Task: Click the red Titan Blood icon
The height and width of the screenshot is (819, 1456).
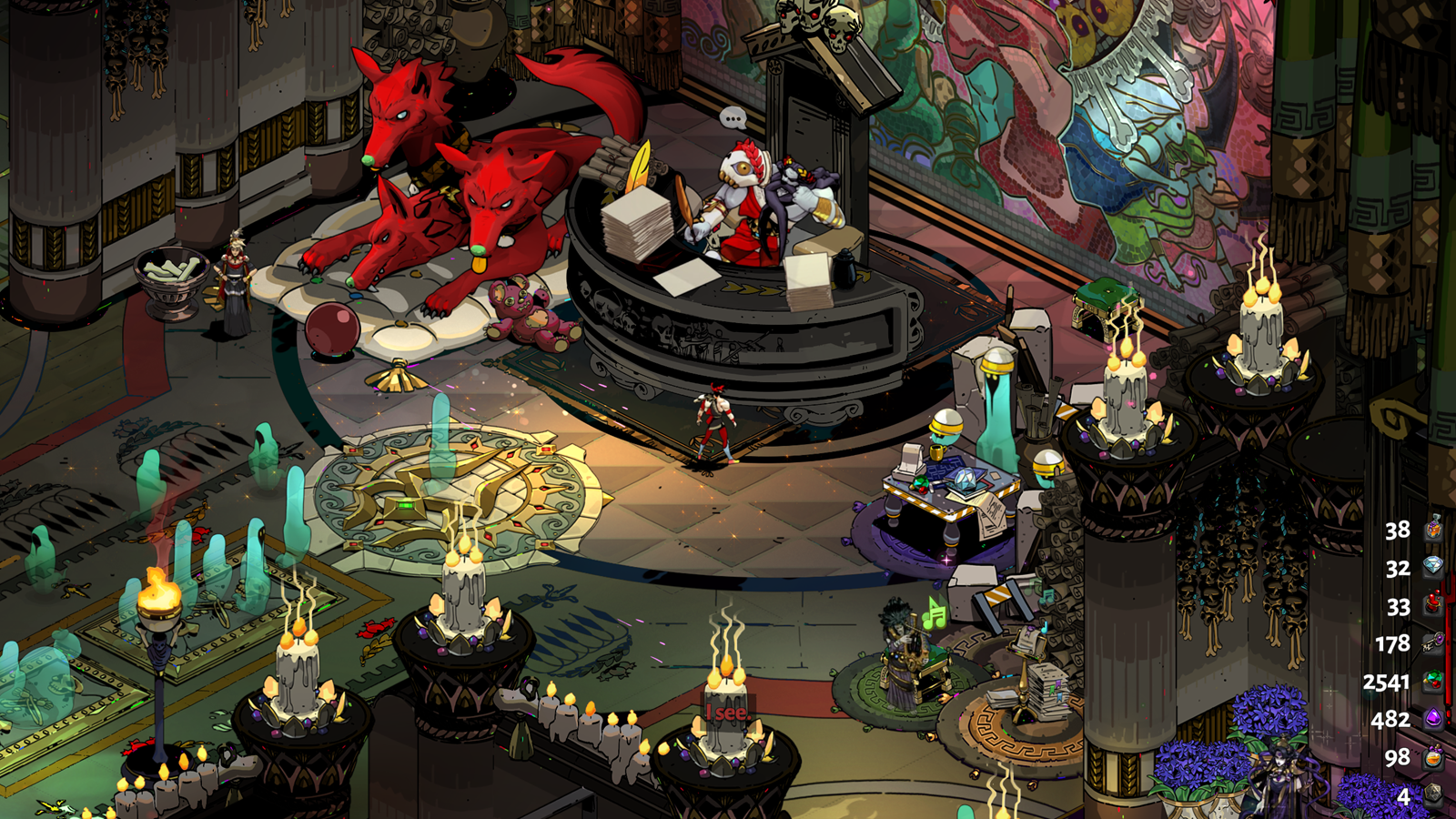Action: pyautogui.click(x=1433, y=604)
